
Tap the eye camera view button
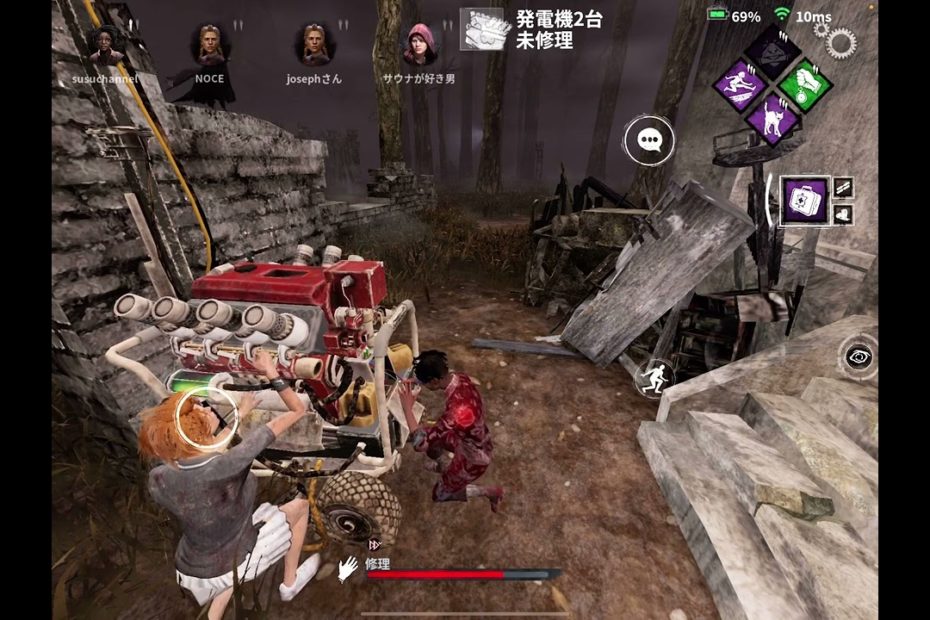pos(857,357)
